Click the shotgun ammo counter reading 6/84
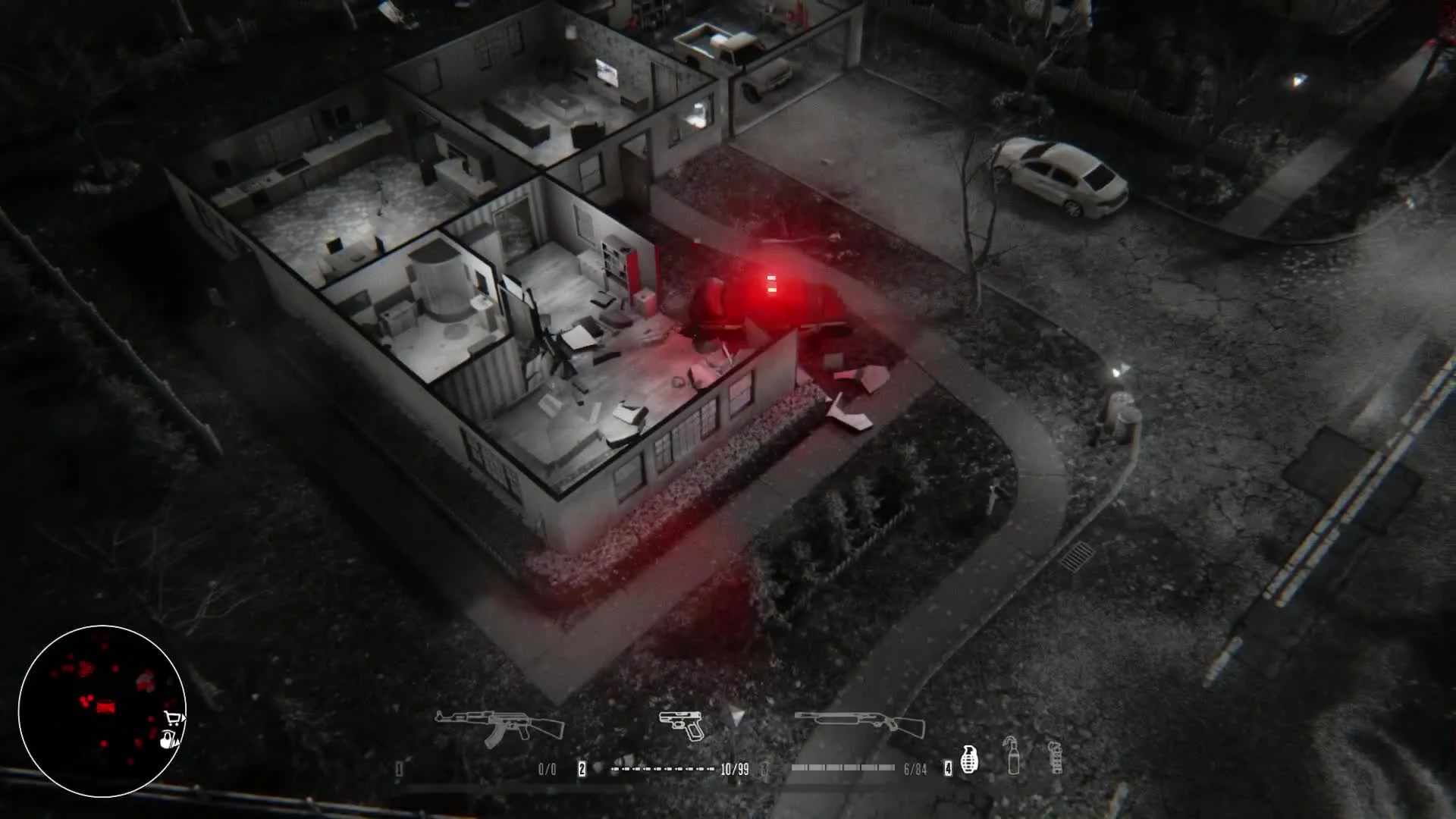 click(x=915, y=767)
